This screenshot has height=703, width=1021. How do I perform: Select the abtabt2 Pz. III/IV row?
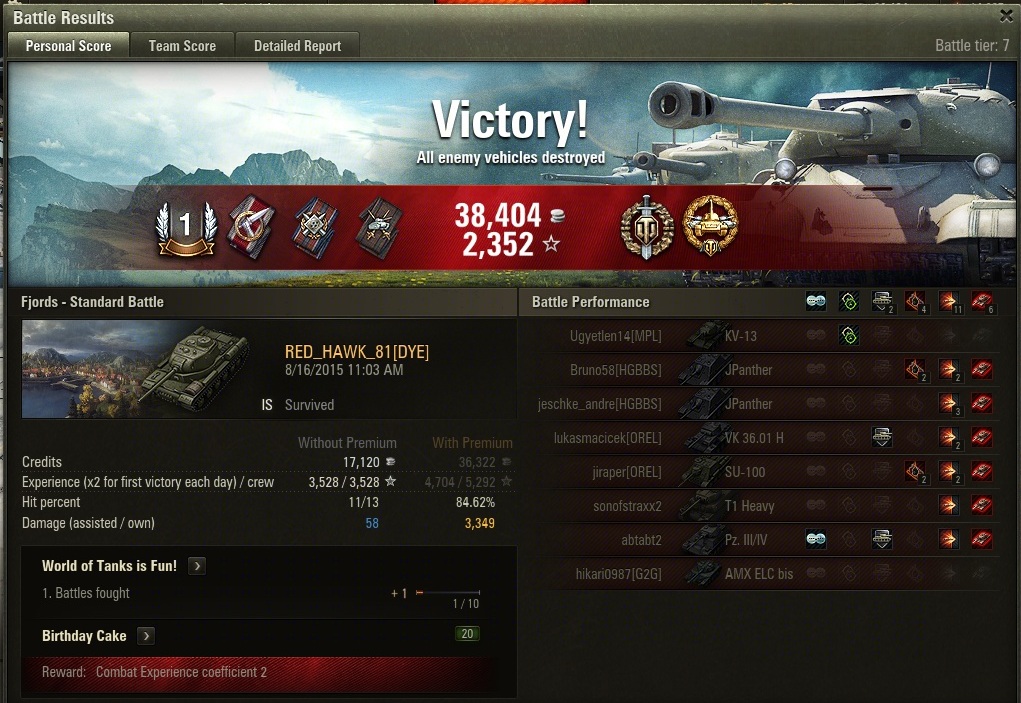point(700,540)
